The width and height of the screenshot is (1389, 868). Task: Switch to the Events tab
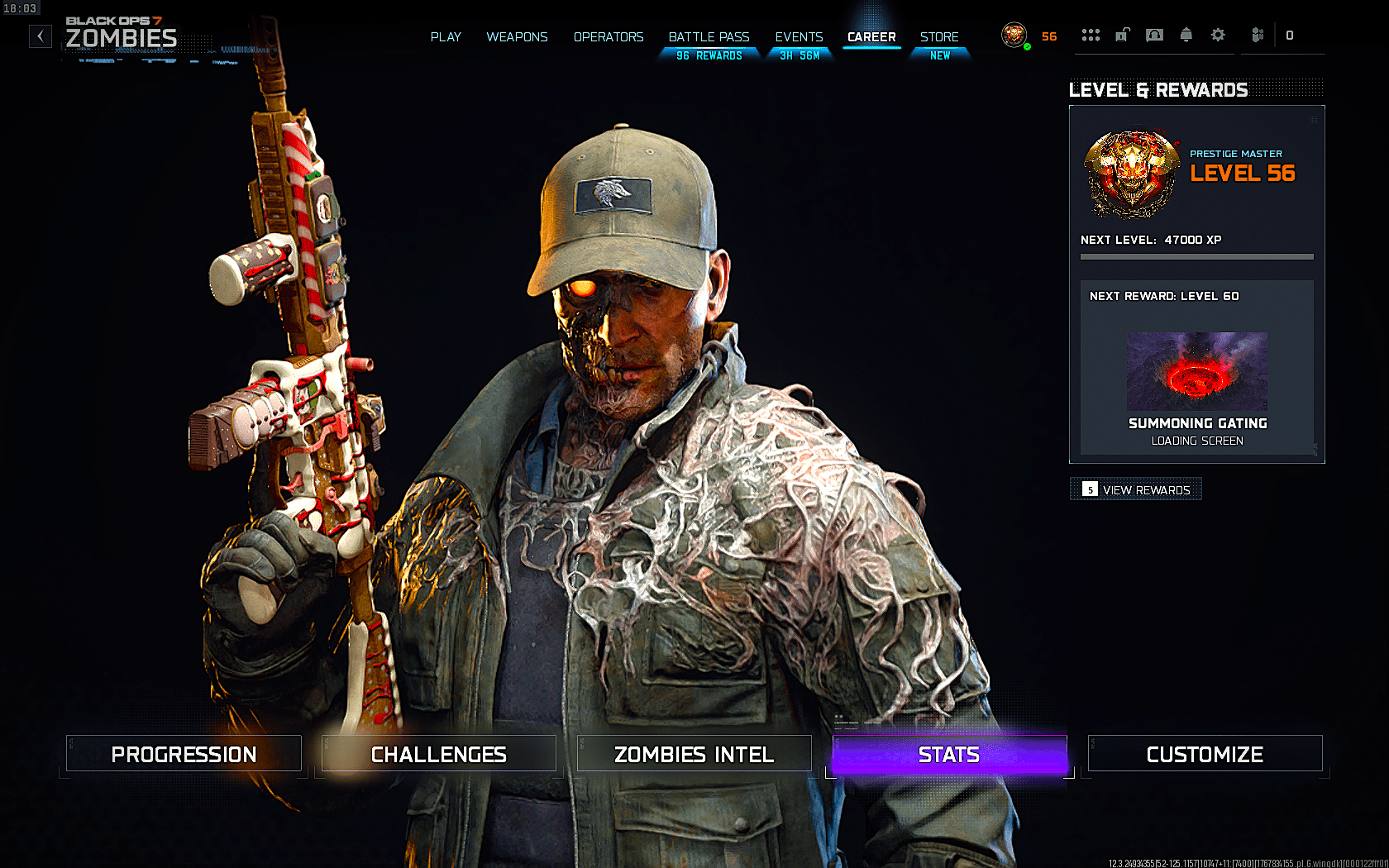(x=799, y=37)
